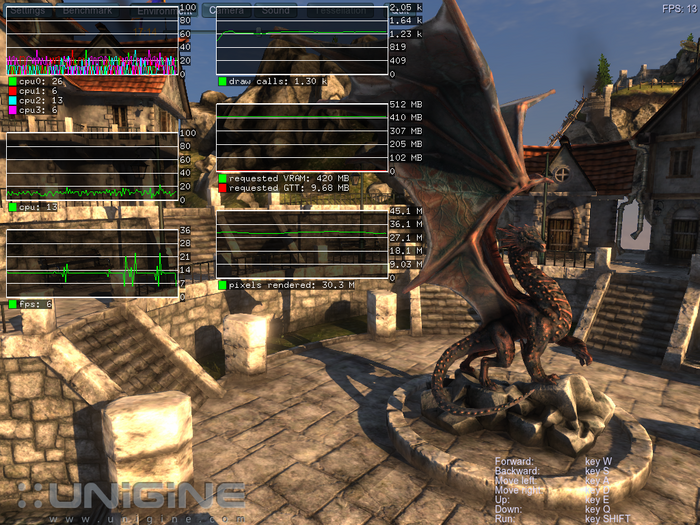Open the Settings menu
The width and height of the screenshot is (700, 525).
tap(27, 10)
